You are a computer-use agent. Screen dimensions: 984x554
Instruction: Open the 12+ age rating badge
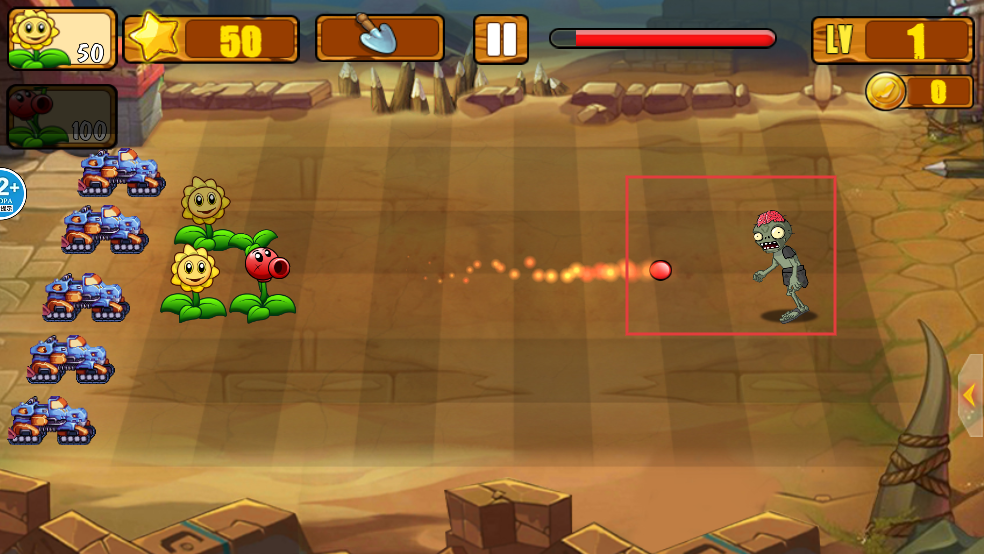[8, 193]
